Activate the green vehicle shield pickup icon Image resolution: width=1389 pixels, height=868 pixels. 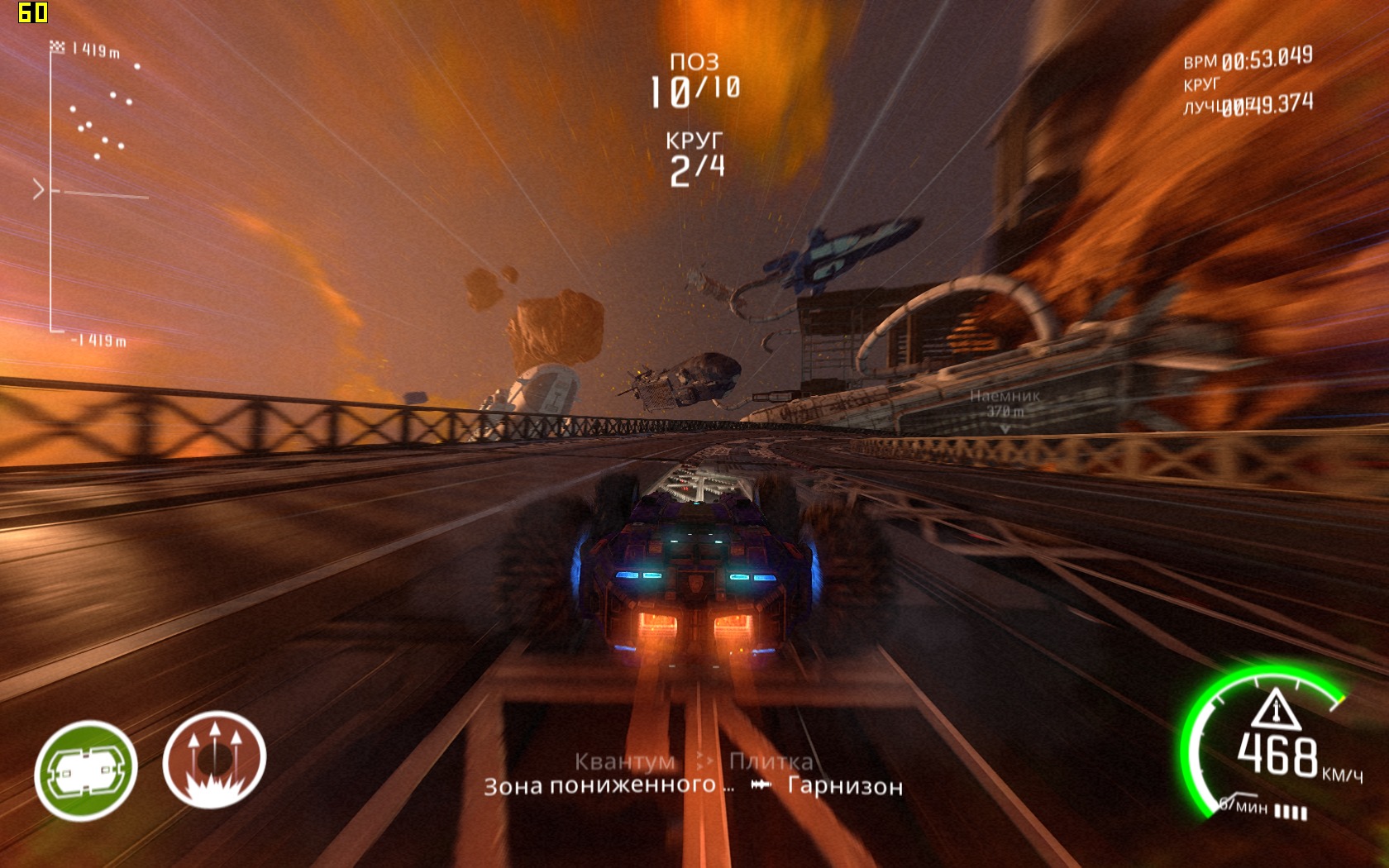85,770
